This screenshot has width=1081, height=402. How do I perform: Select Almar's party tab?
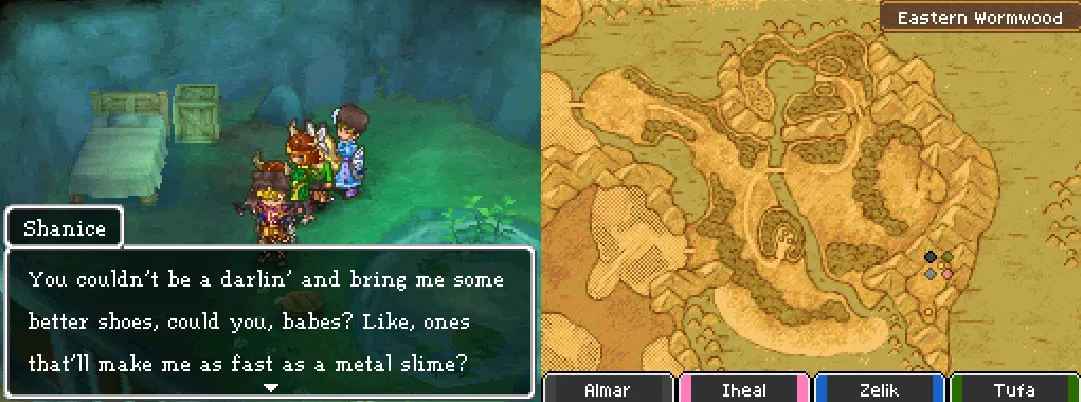coord(609,389)
